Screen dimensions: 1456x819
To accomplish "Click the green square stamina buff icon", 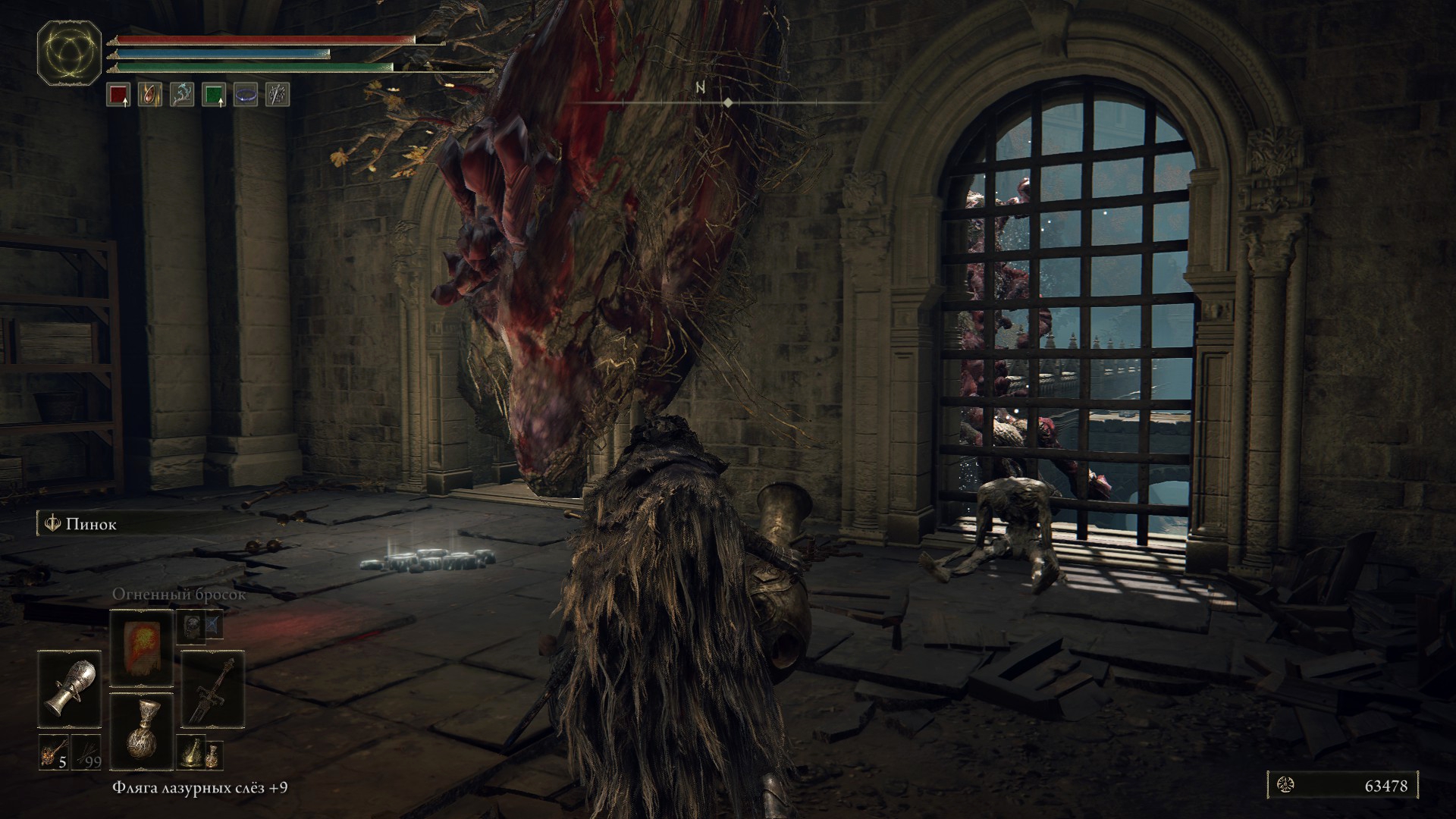I will pyautogui.click(x=214, y=95).
